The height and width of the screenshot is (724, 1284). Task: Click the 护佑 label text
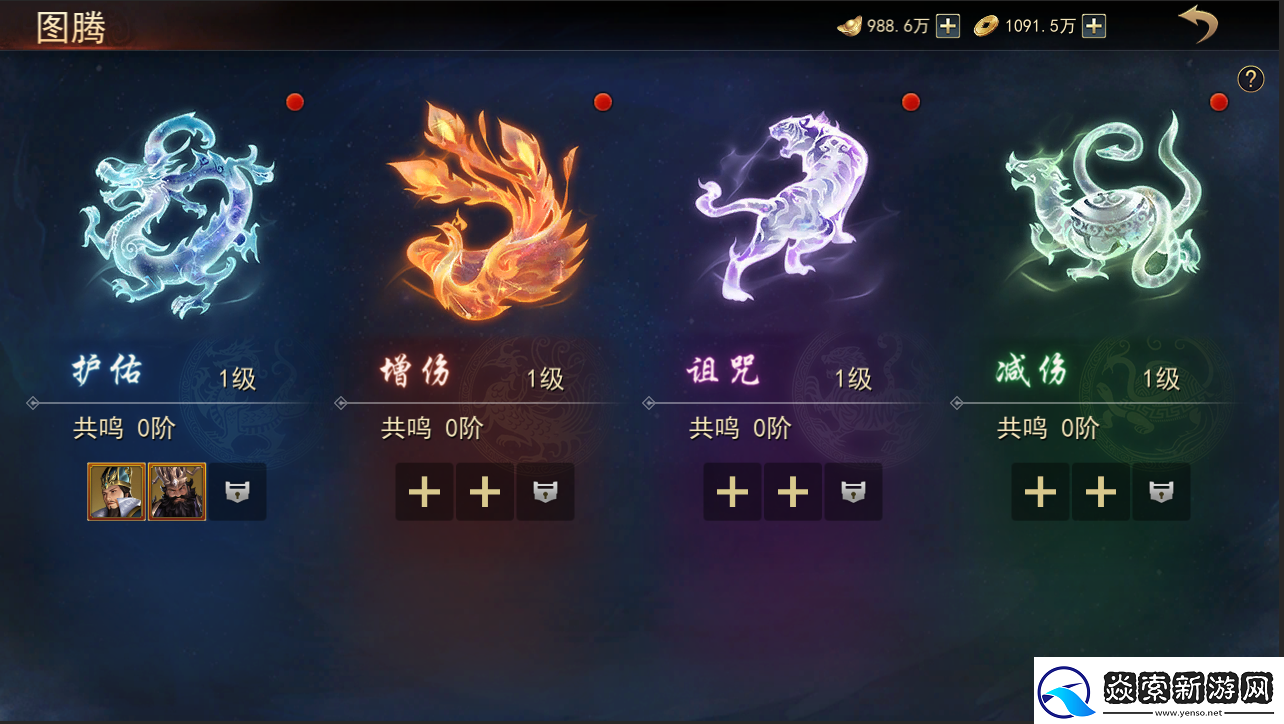pos(107,371)
